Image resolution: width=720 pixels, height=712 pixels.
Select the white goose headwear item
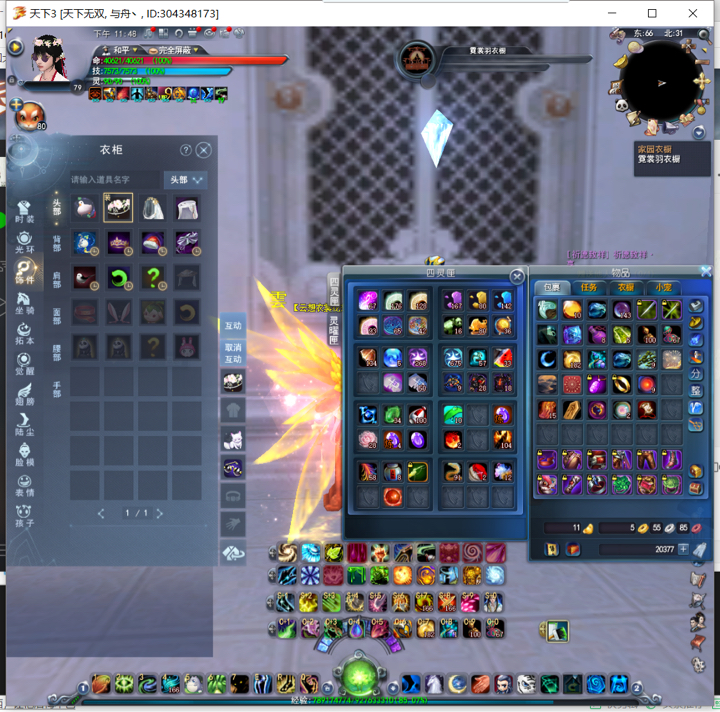[x=86, y=209]
